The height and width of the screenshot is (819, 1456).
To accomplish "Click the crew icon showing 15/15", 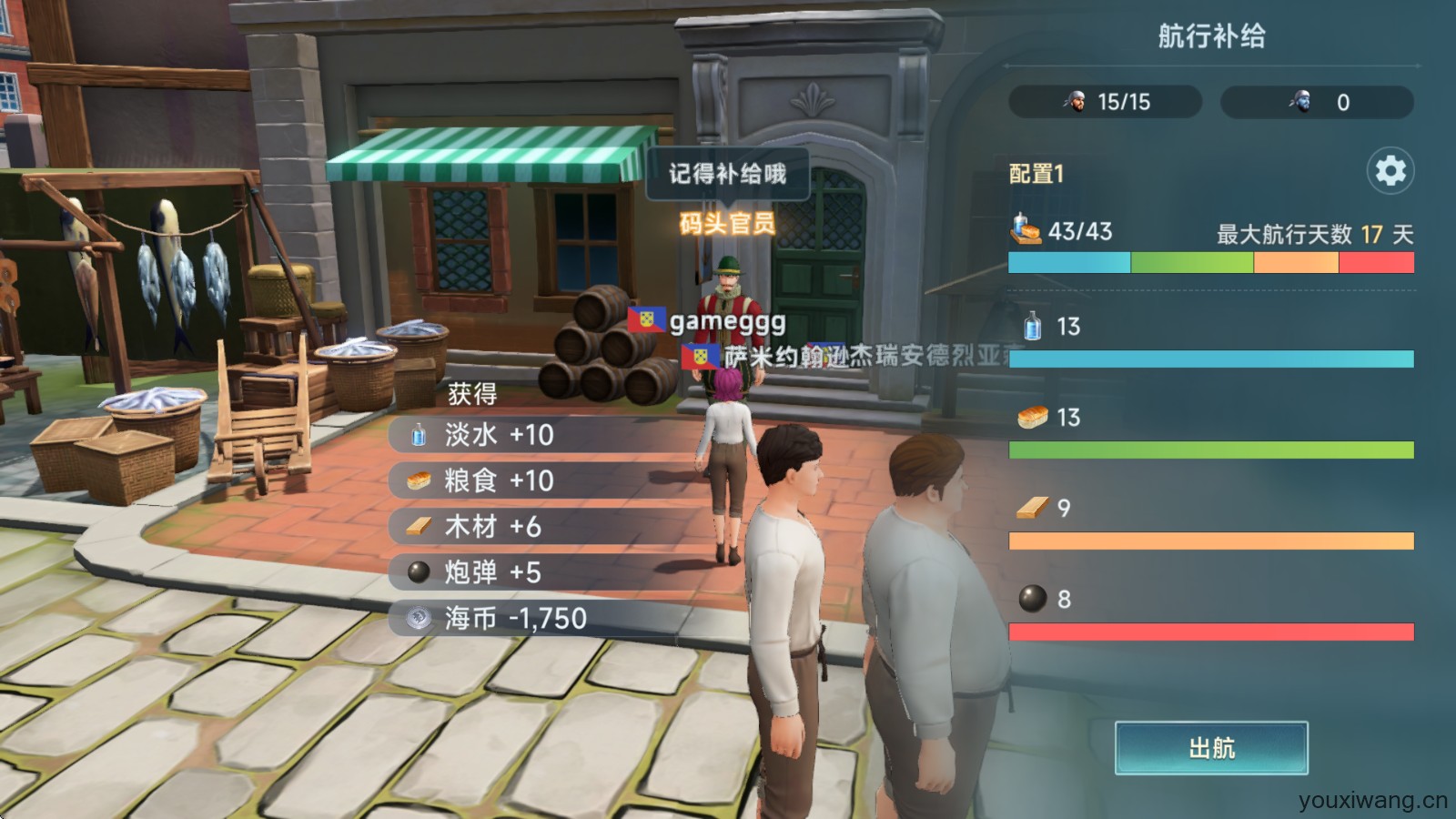I will [1074, 102].
